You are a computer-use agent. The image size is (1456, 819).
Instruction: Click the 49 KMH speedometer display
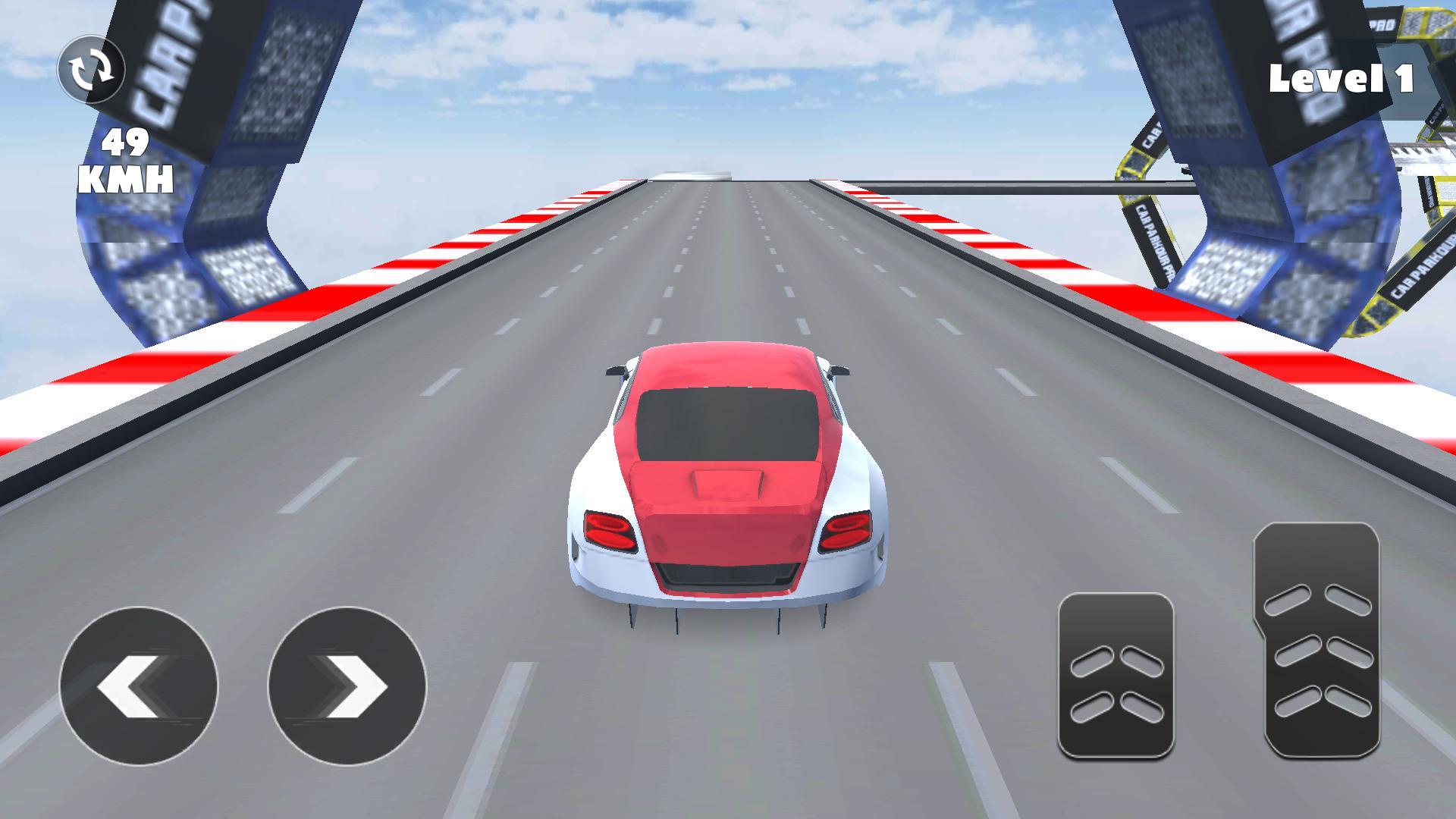(126, 162)
